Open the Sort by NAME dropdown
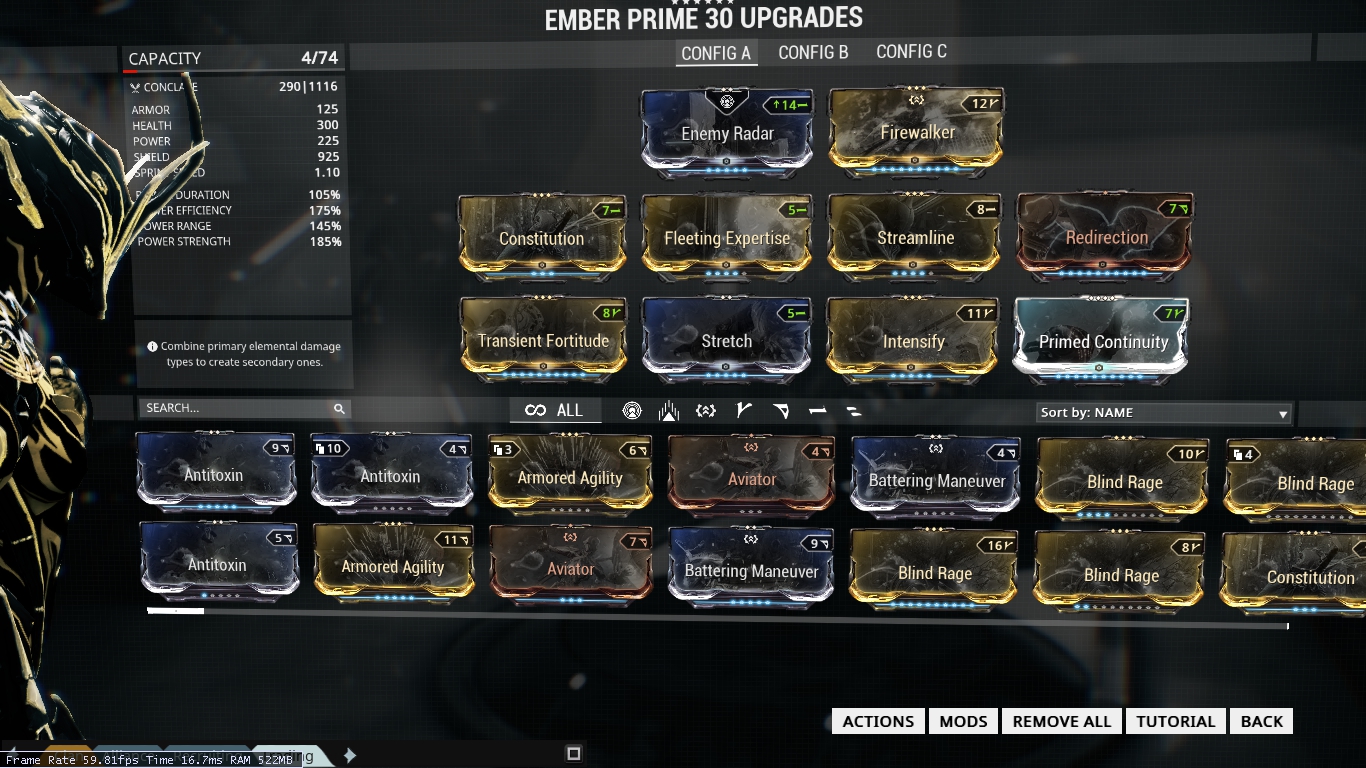The height and width of the screenshot is (768, 1366). click(1162, 412)
